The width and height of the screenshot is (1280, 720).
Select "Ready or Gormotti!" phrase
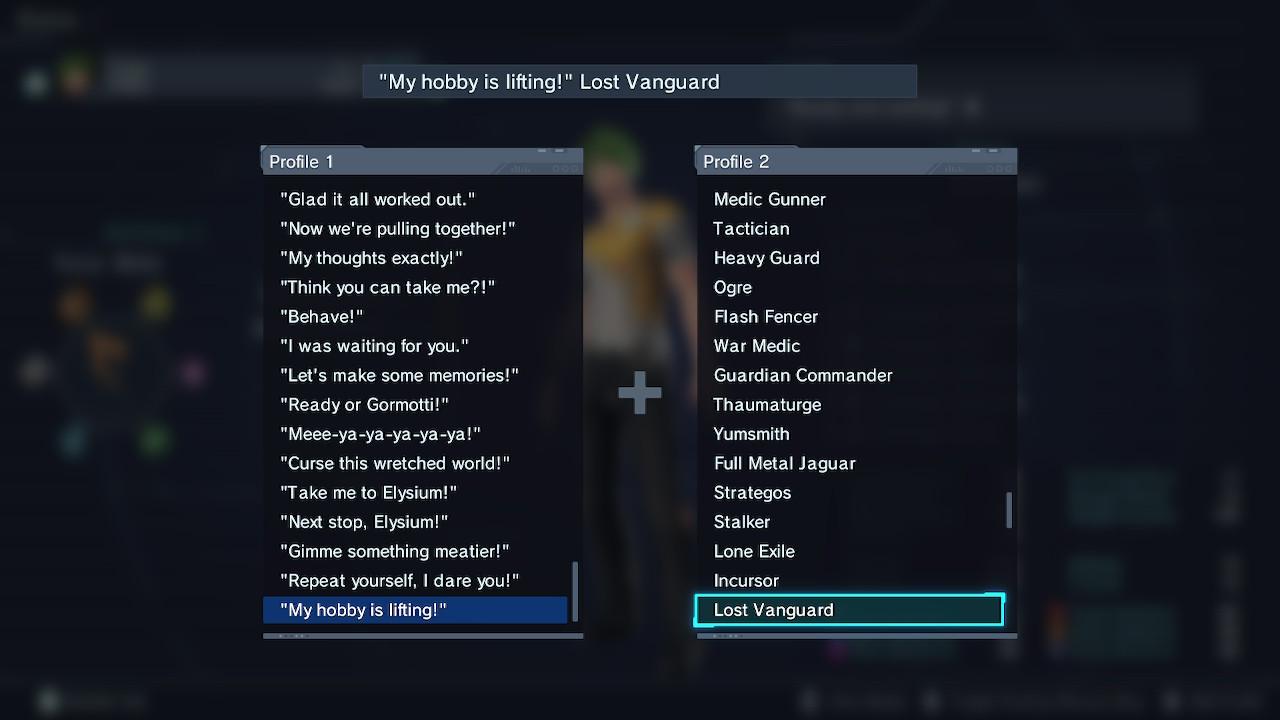364,405
